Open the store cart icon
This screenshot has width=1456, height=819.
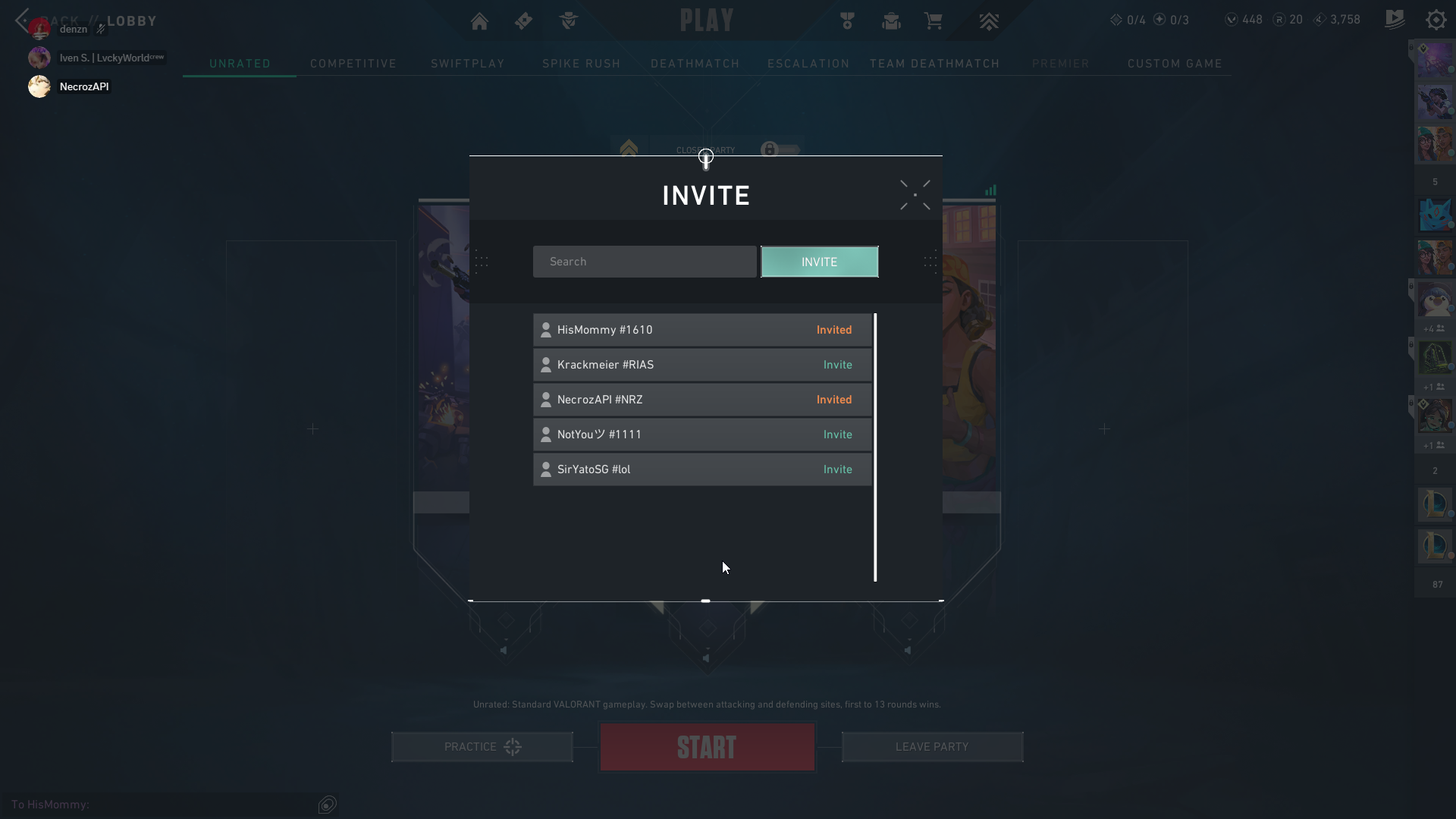[934, 21]
